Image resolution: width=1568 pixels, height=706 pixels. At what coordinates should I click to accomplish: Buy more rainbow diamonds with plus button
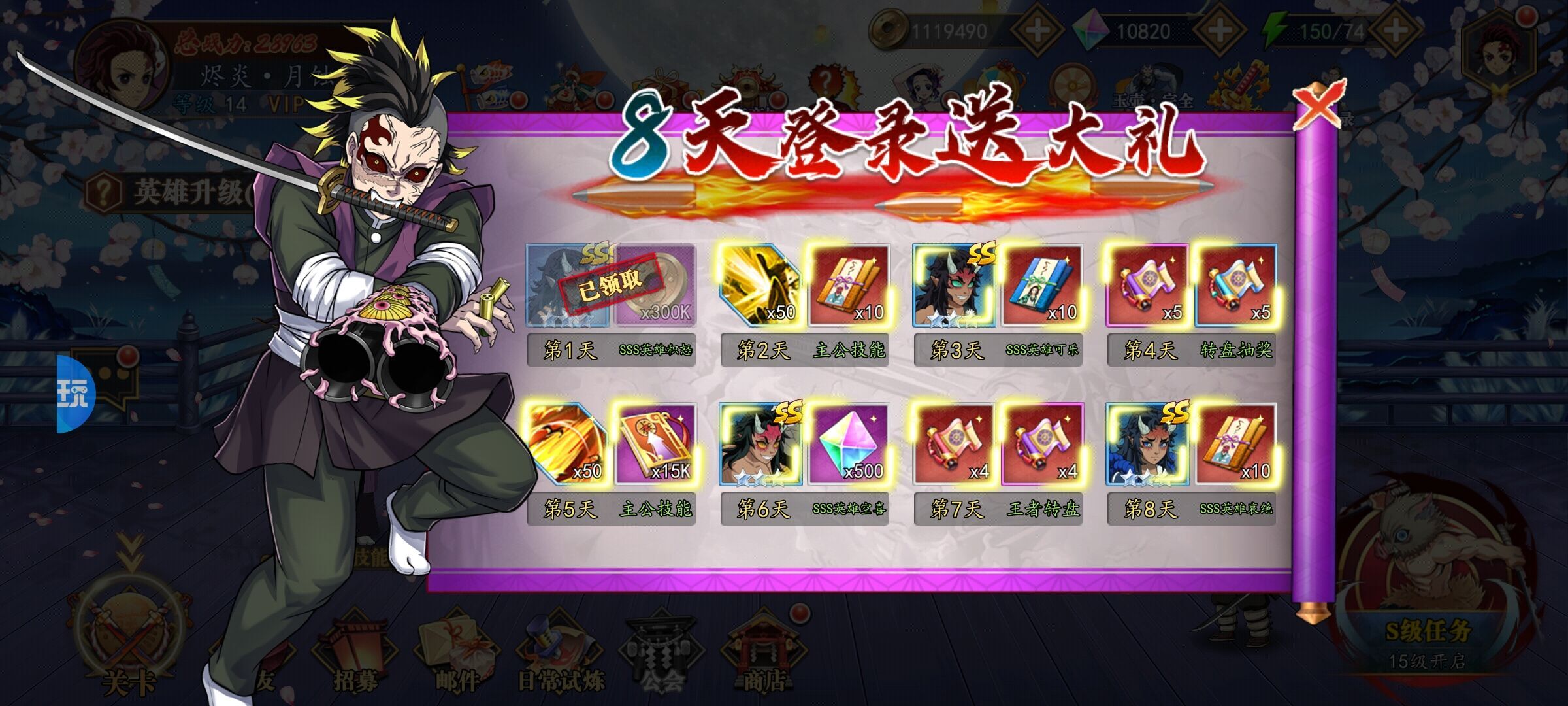click(1219, 30)
